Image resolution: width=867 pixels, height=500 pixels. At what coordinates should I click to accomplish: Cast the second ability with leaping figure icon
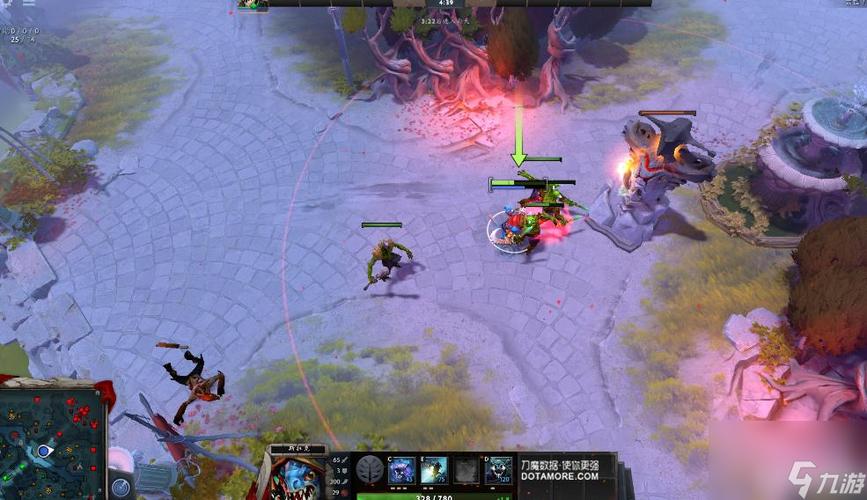[434, 470]
